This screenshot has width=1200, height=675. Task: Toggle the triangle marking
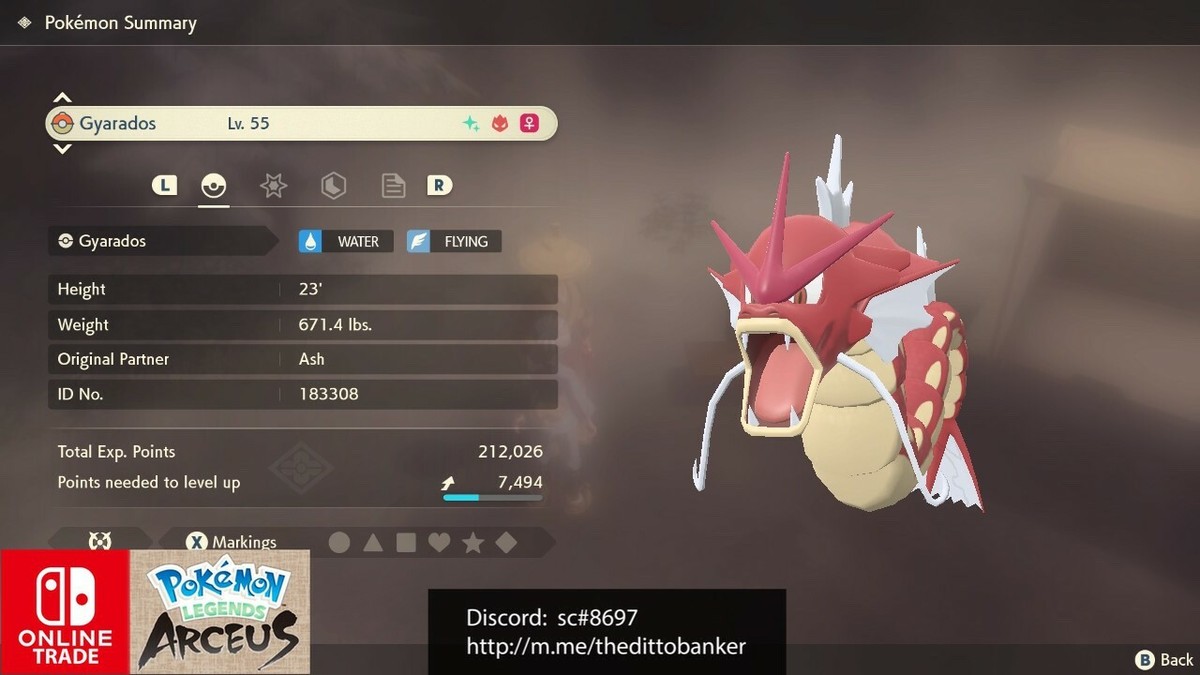373,543
